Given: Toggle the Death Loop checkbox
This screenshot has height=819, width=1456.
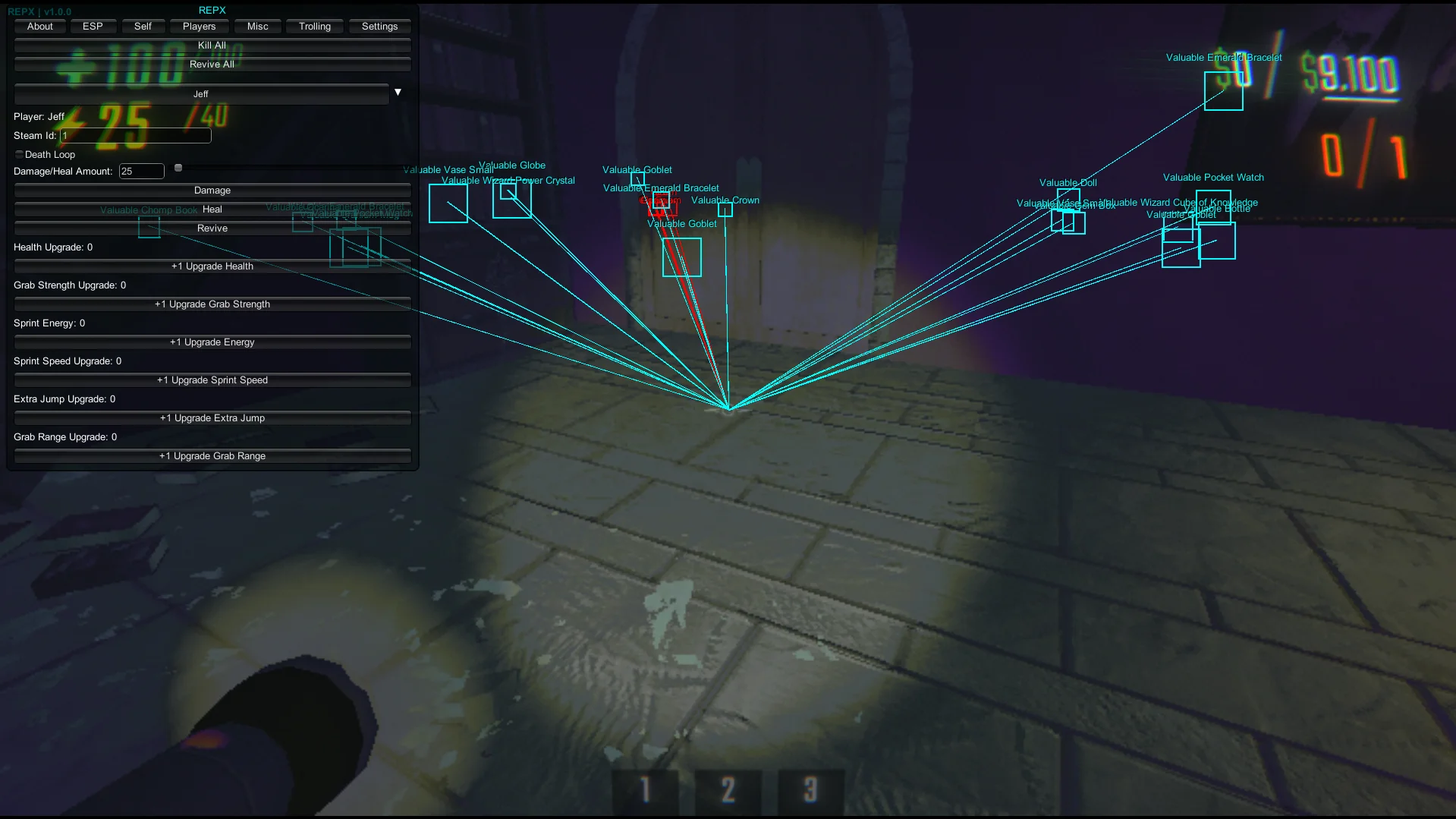Looking at the screenshot, I should [20, 155].
